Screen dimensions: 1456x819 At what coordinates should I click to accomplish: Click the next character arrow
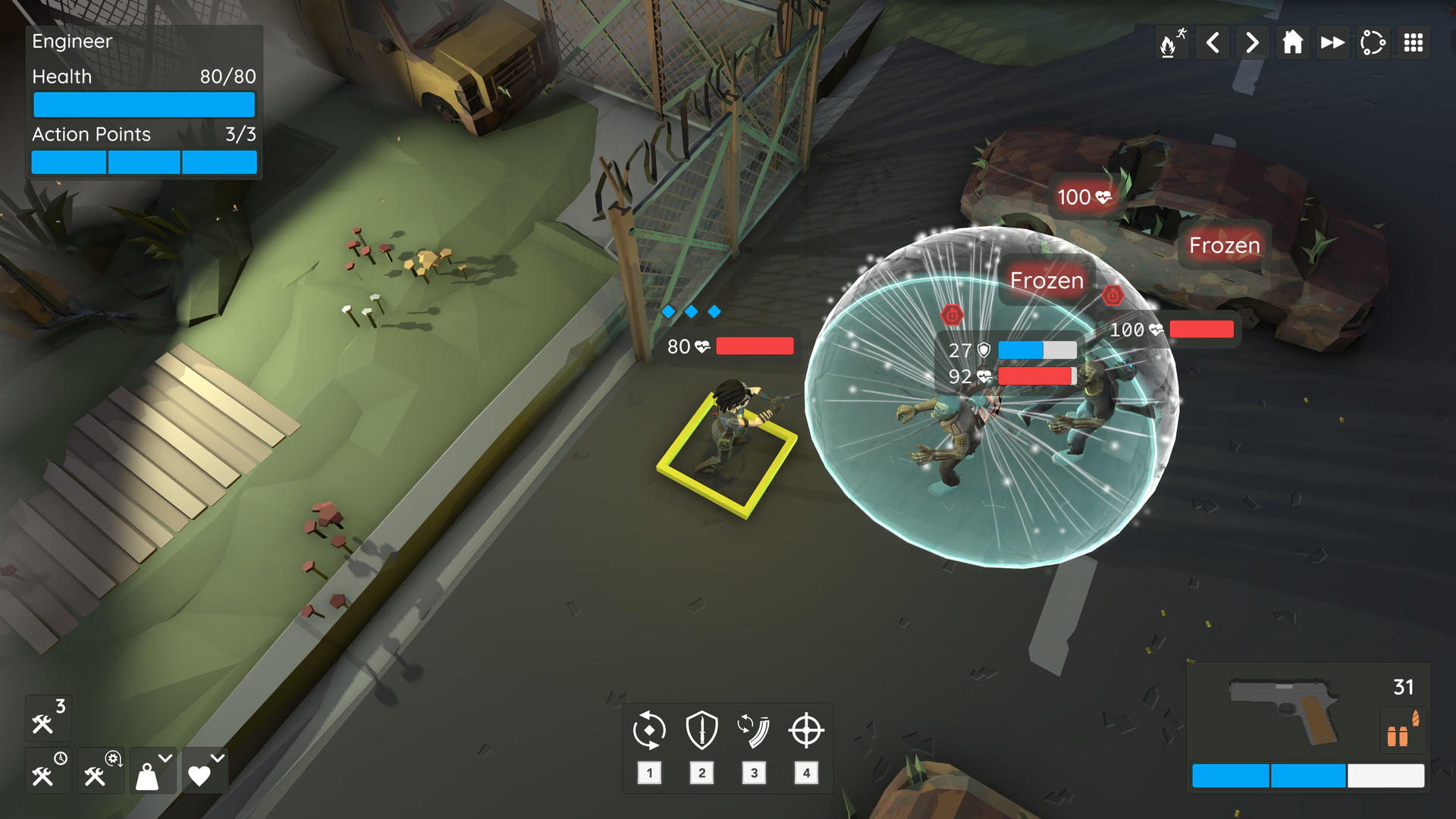click(1252, 42)
